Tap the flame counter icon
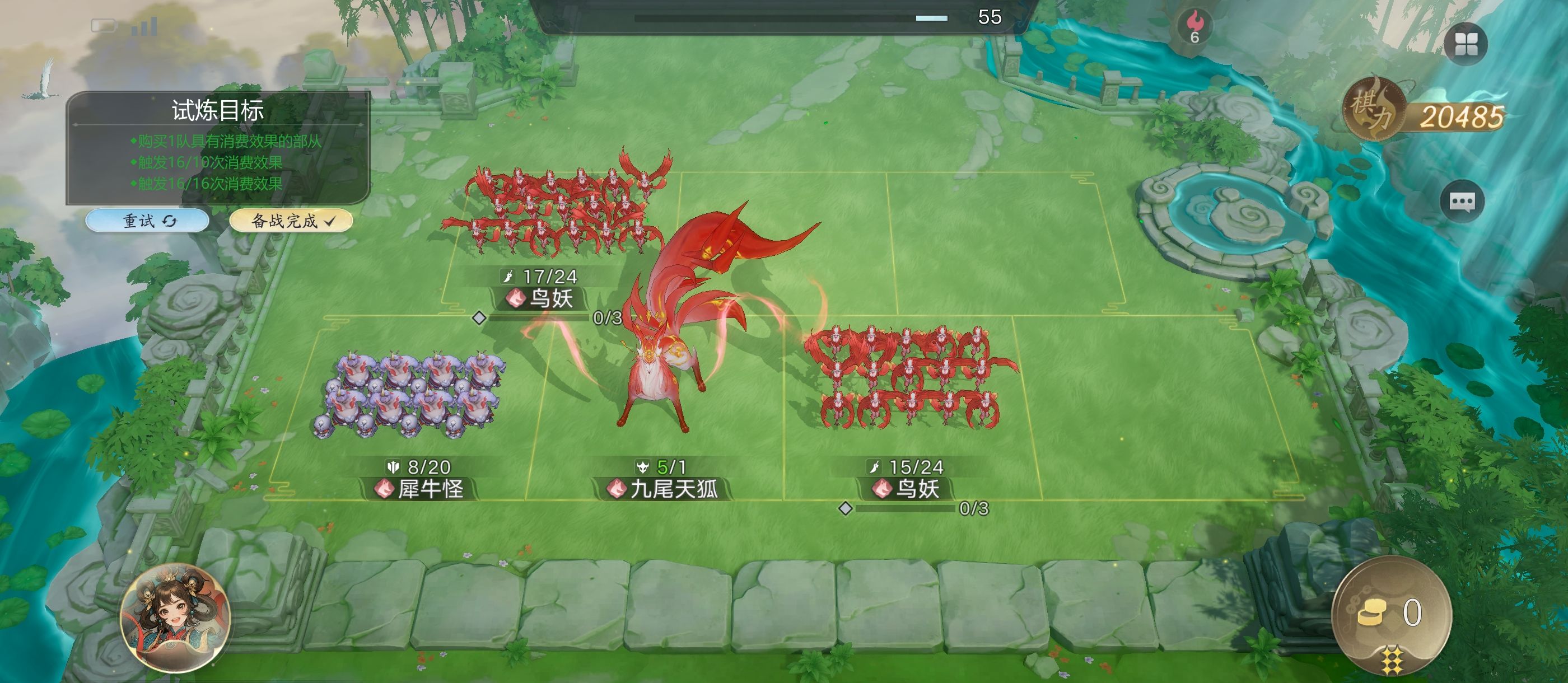Image resolution: width=1568 pixels, height=683 pixels. (1194, 27)
